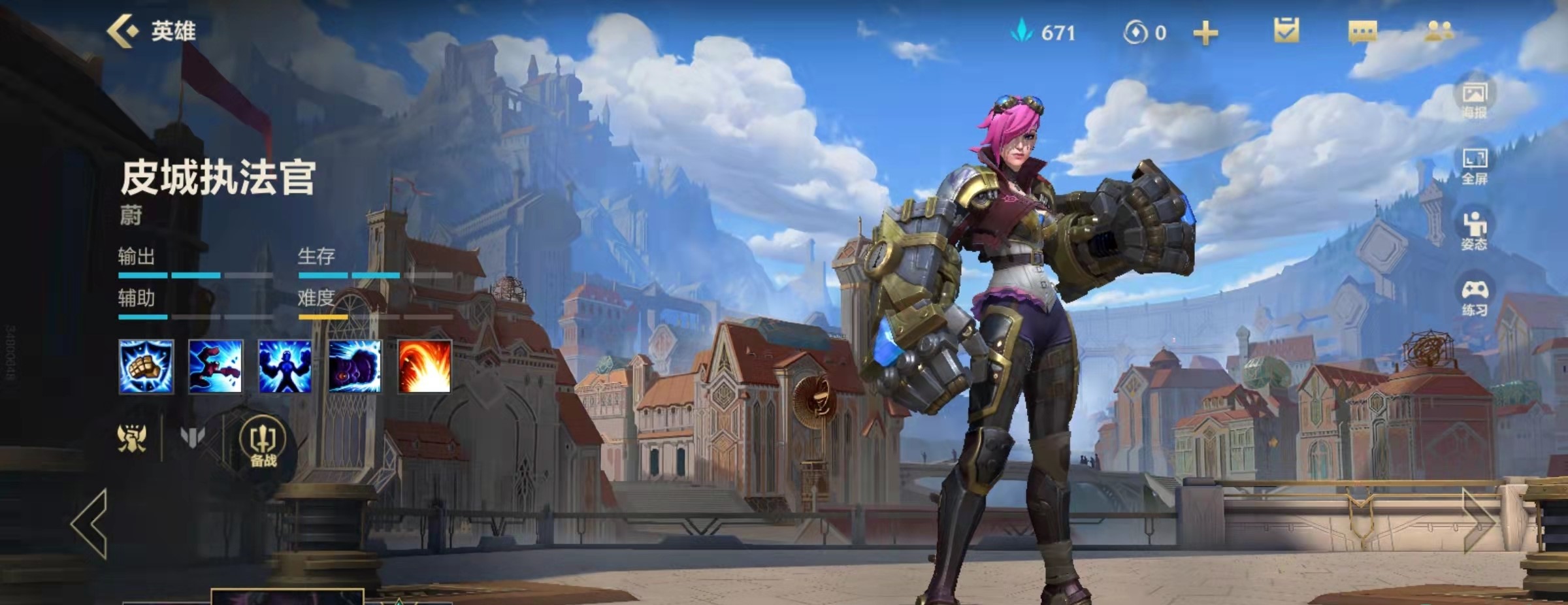Image resolution: width=1568 pixels, height=605 pixels.
Task: Click the grey wing role icon
Action: [x=192, y=438]
